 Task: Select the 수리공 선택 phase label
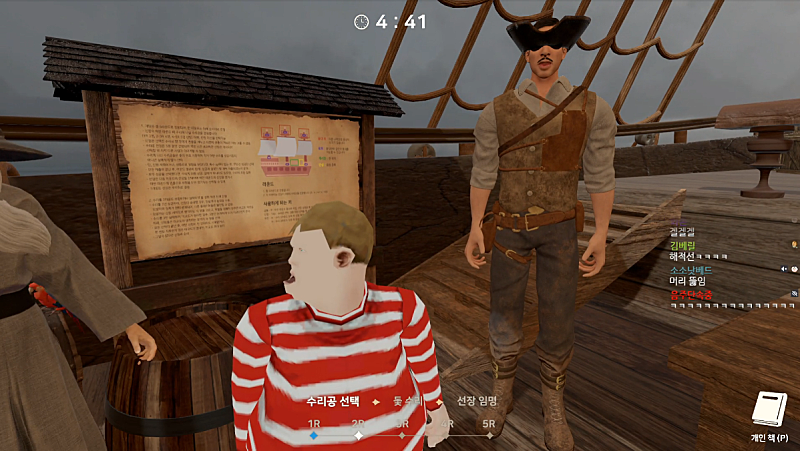[335, 401]
